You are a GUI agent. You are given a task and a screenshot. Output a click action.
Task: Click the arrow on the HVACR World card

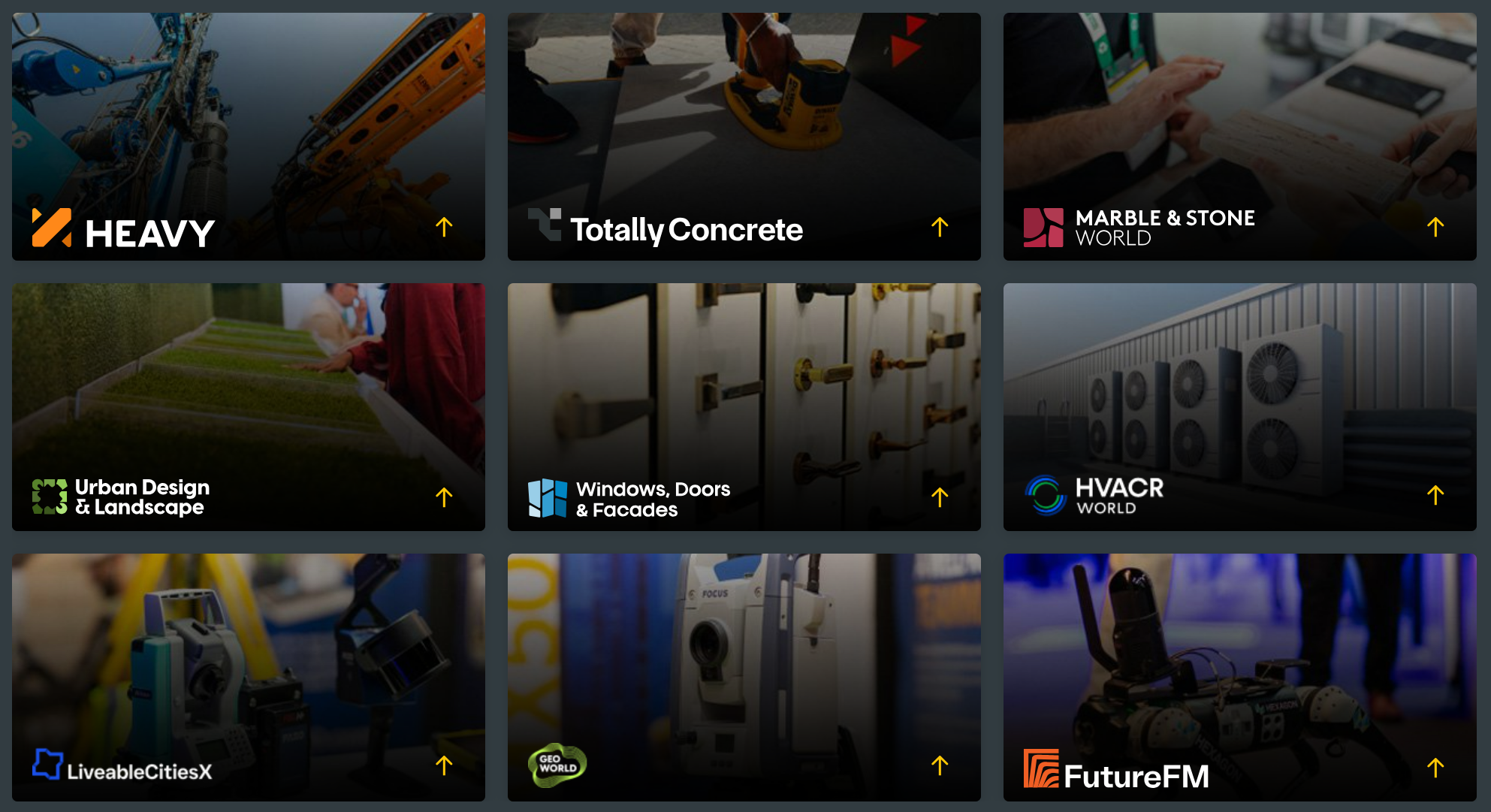(x=1435, y=496)
